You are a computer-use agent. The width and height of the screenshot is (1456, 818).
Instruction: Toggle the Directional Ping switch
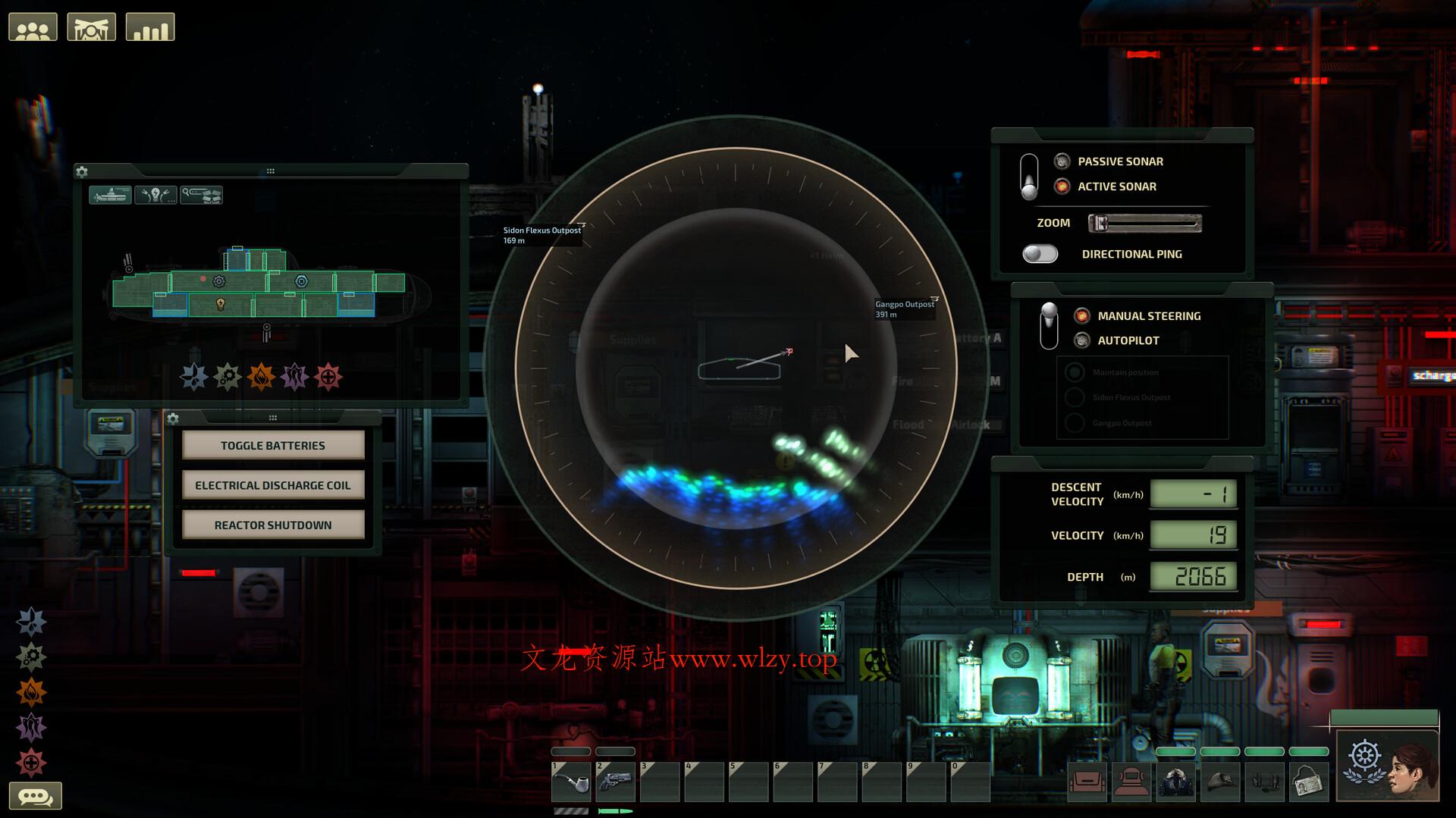point(1040,254)
